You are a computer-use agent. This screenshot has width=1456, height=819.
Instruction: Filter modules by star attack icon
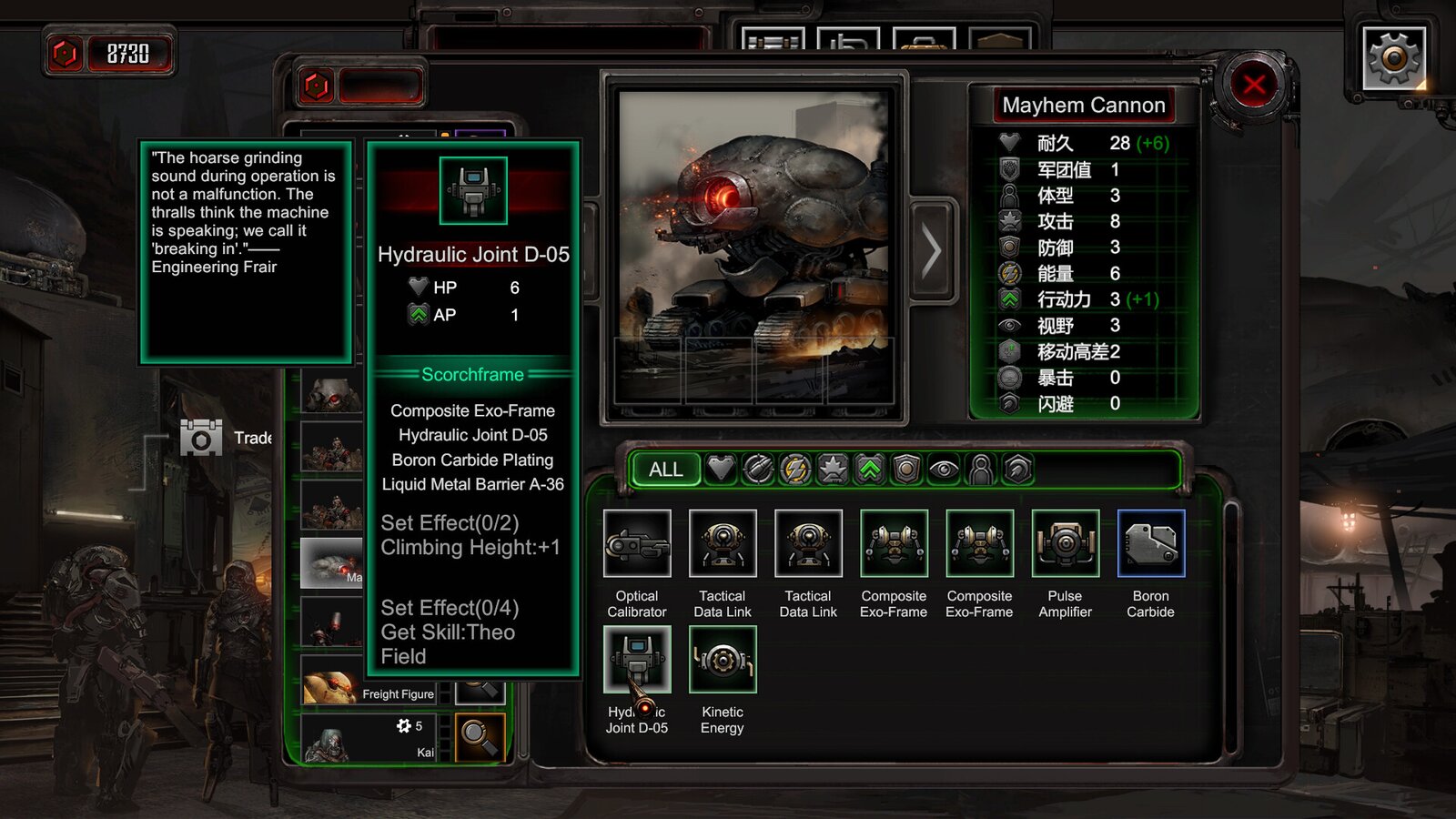tap(833, 470)
